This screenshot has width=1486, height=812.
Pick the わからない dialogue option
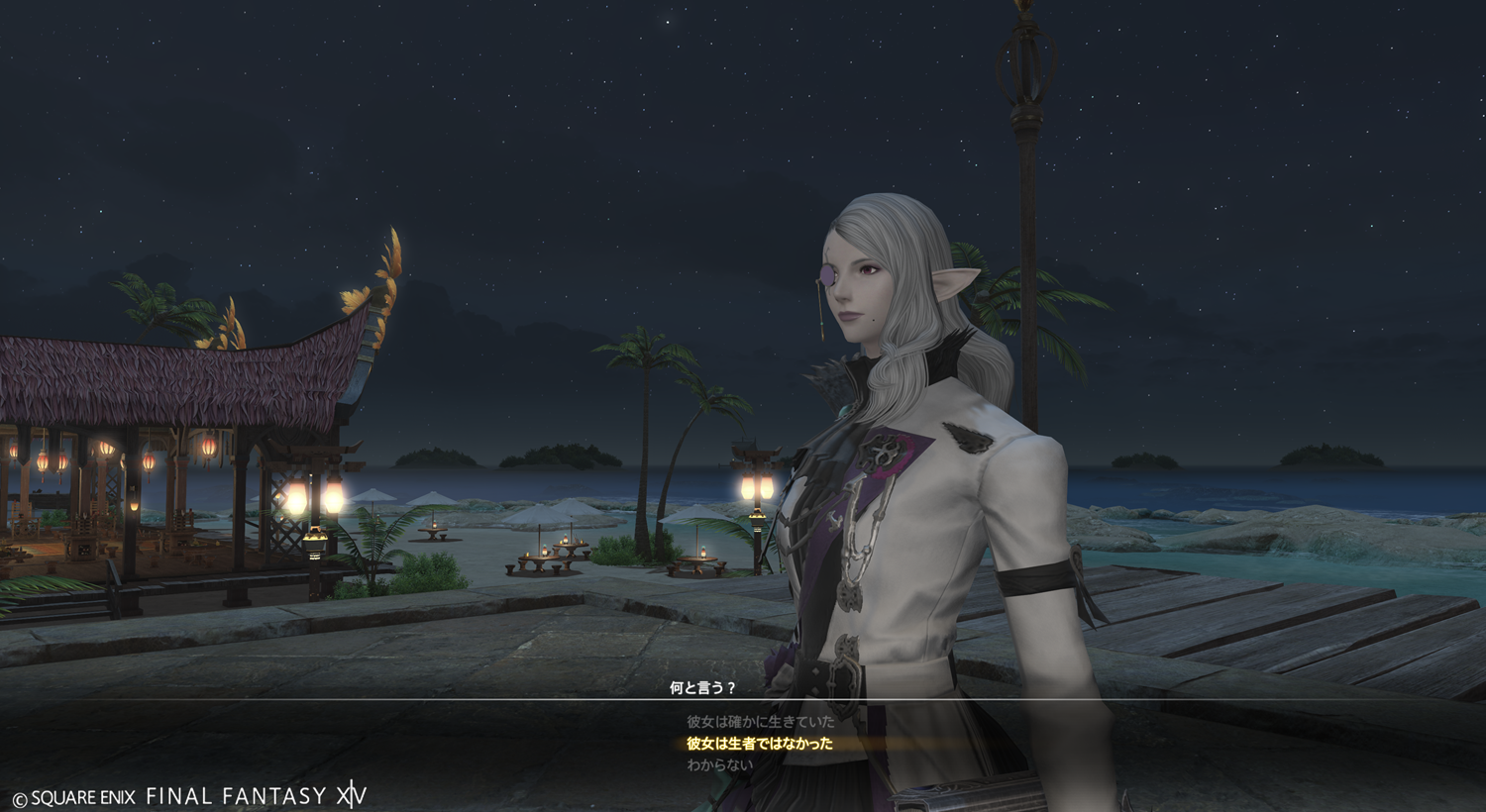pos(720,765)
